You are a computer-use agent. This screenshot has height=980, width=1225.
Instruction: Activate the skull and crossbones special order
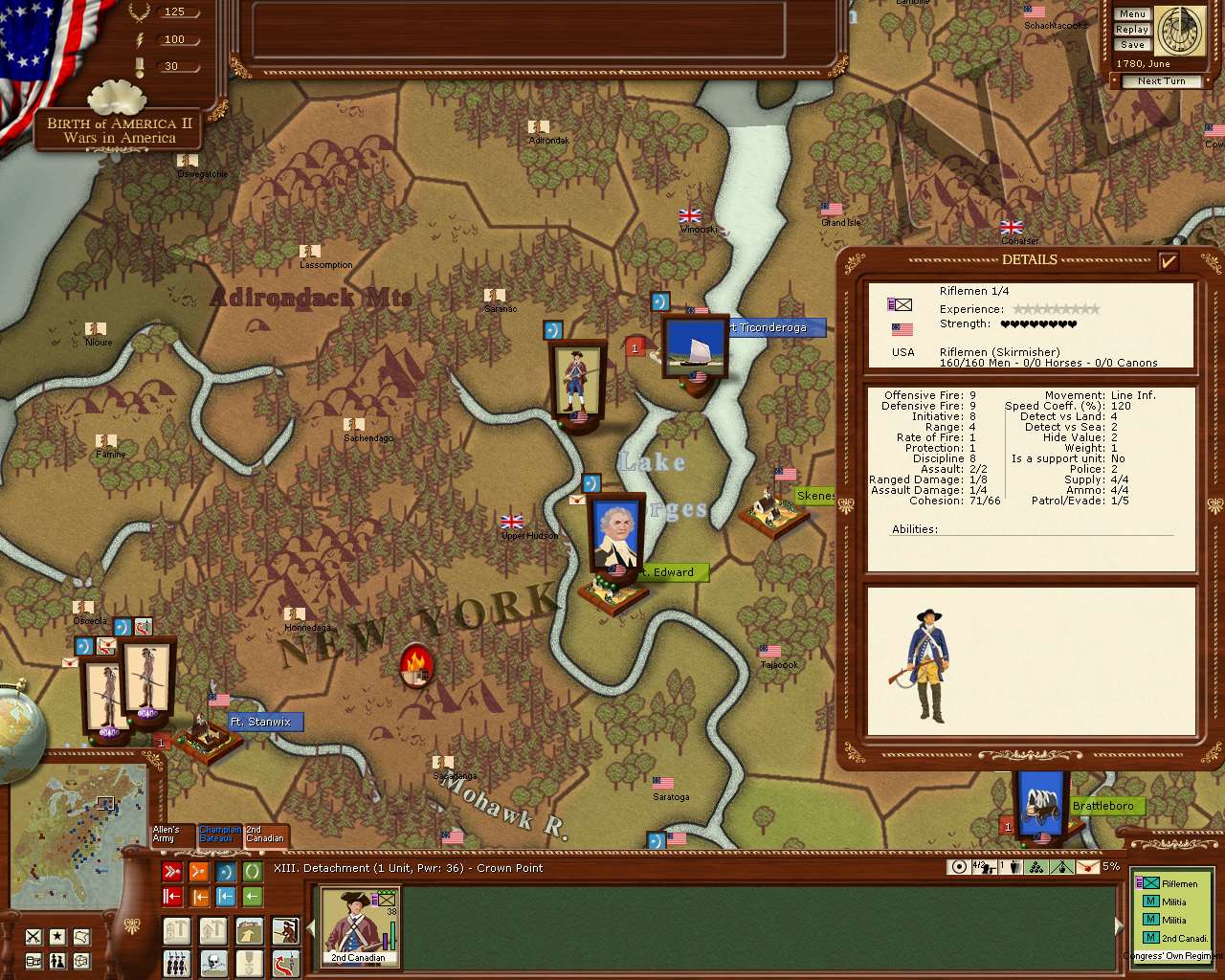click(212, 961)
